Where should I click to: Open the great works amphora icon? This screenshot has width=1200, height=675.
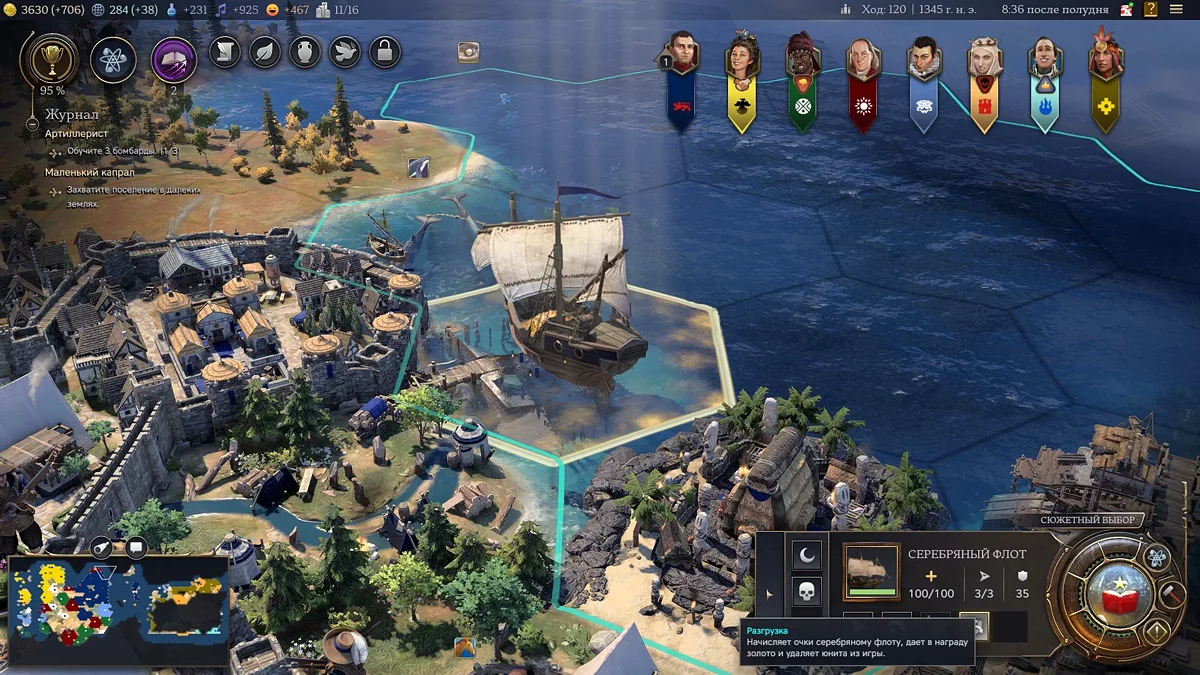[x=305, y=51]
